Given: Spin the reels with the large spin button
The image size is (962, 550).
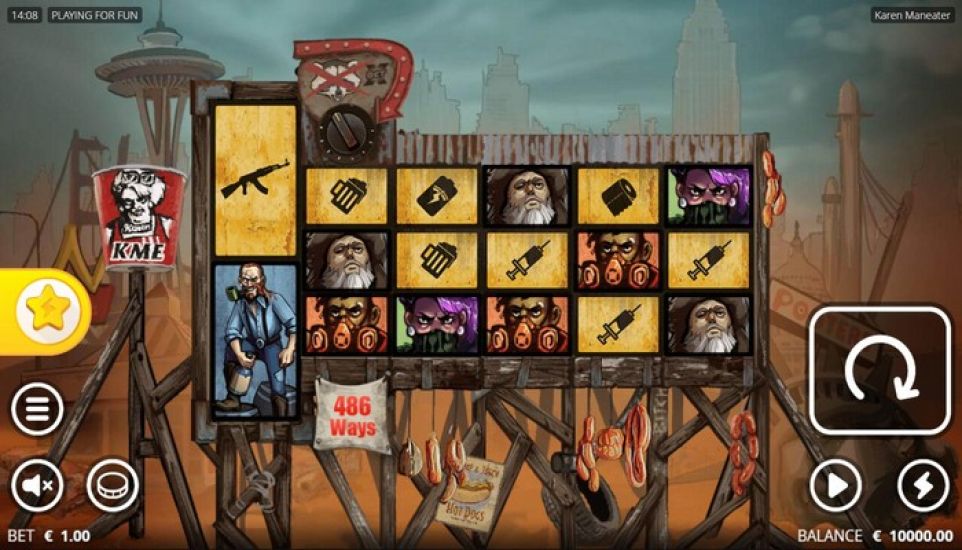Looking at the screenshot, I should click(879, 370).
